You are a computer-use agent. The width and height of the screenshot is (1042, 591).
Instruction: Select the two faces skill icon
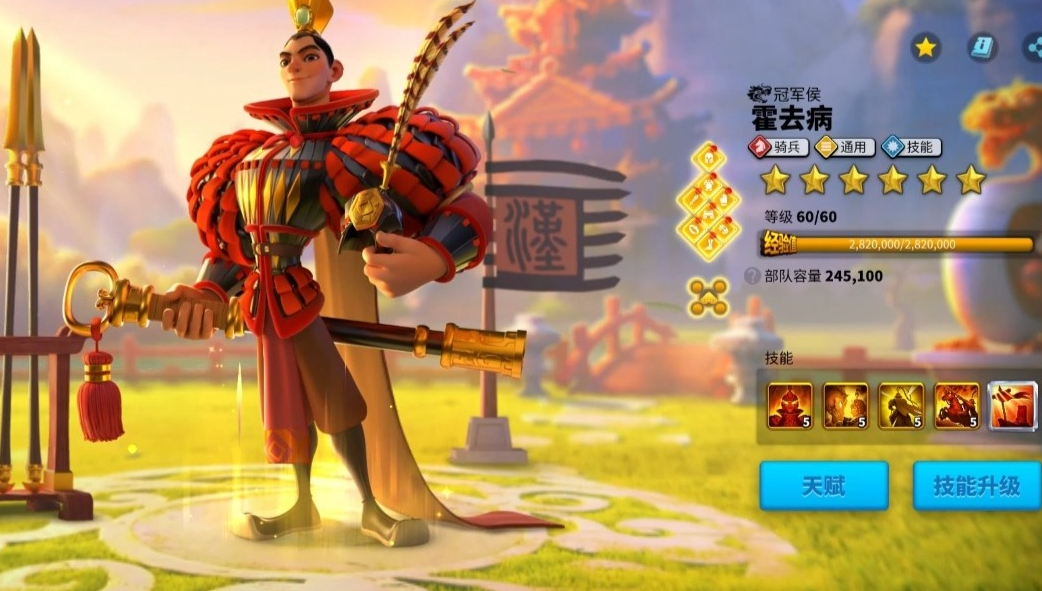[x=845, y=406]
